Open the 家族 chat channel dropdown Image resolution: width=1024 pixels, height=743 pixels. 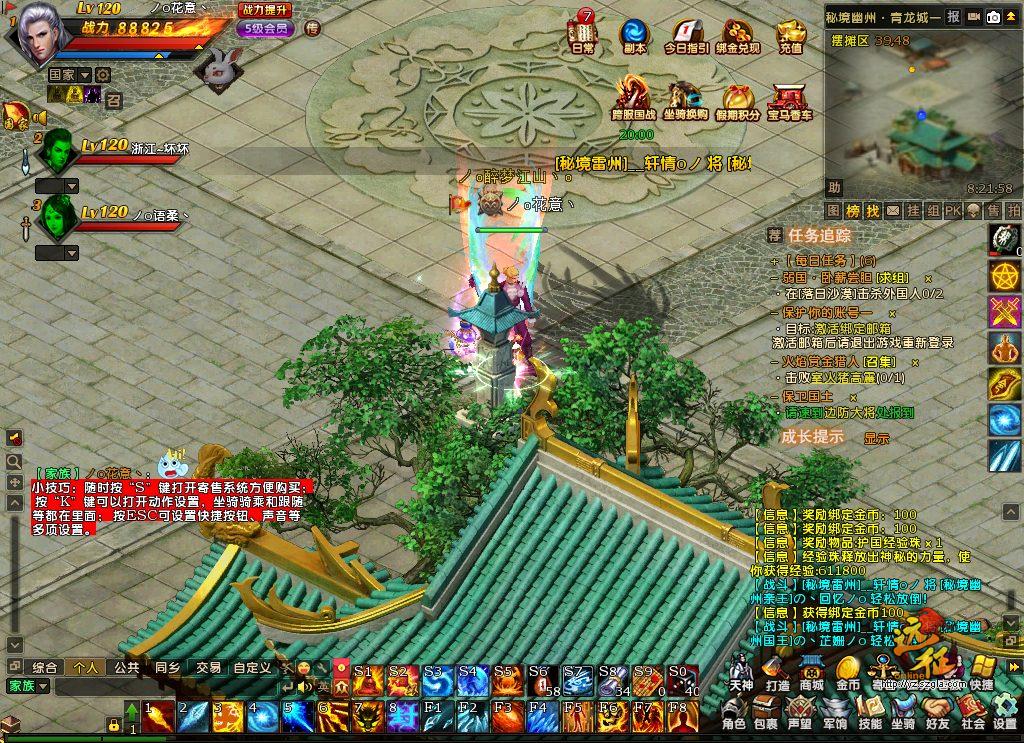(x=27, y=686)
